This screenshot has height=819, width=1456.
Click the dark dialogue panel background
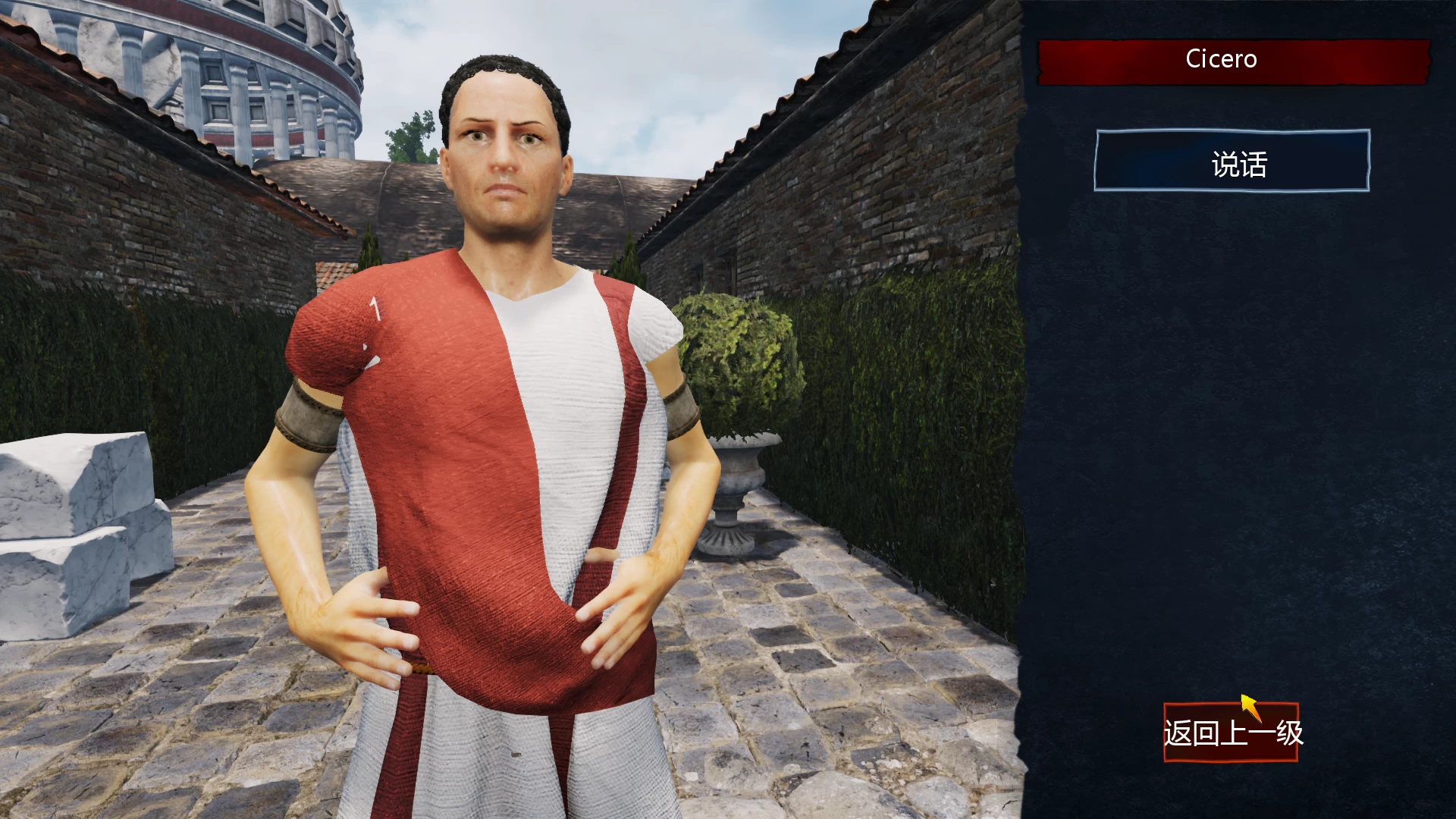1236,455
